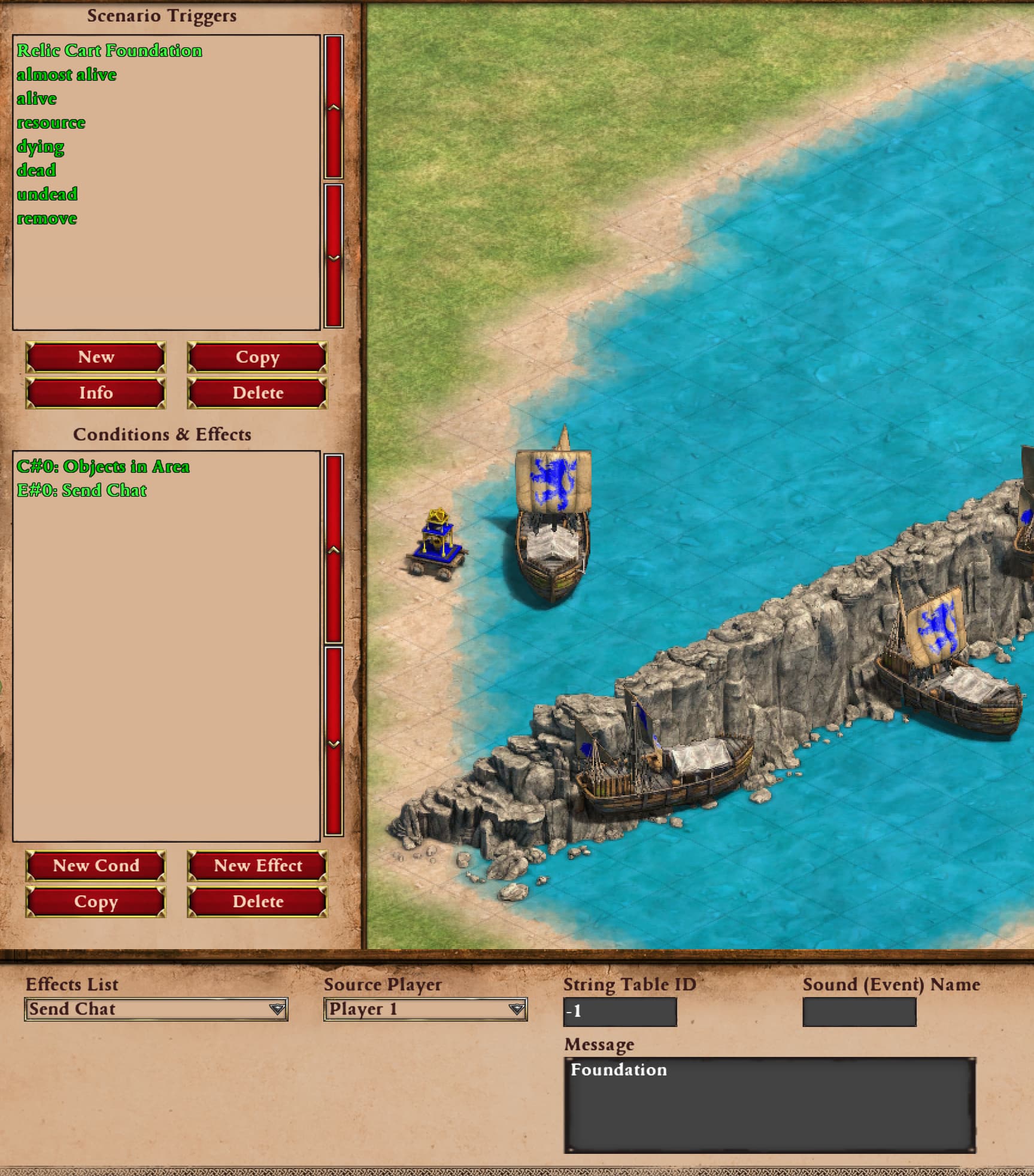This screenshot has height=1176, width=1034.
Task: Click the String Table ID field
Action: [x=620, y=1011]
